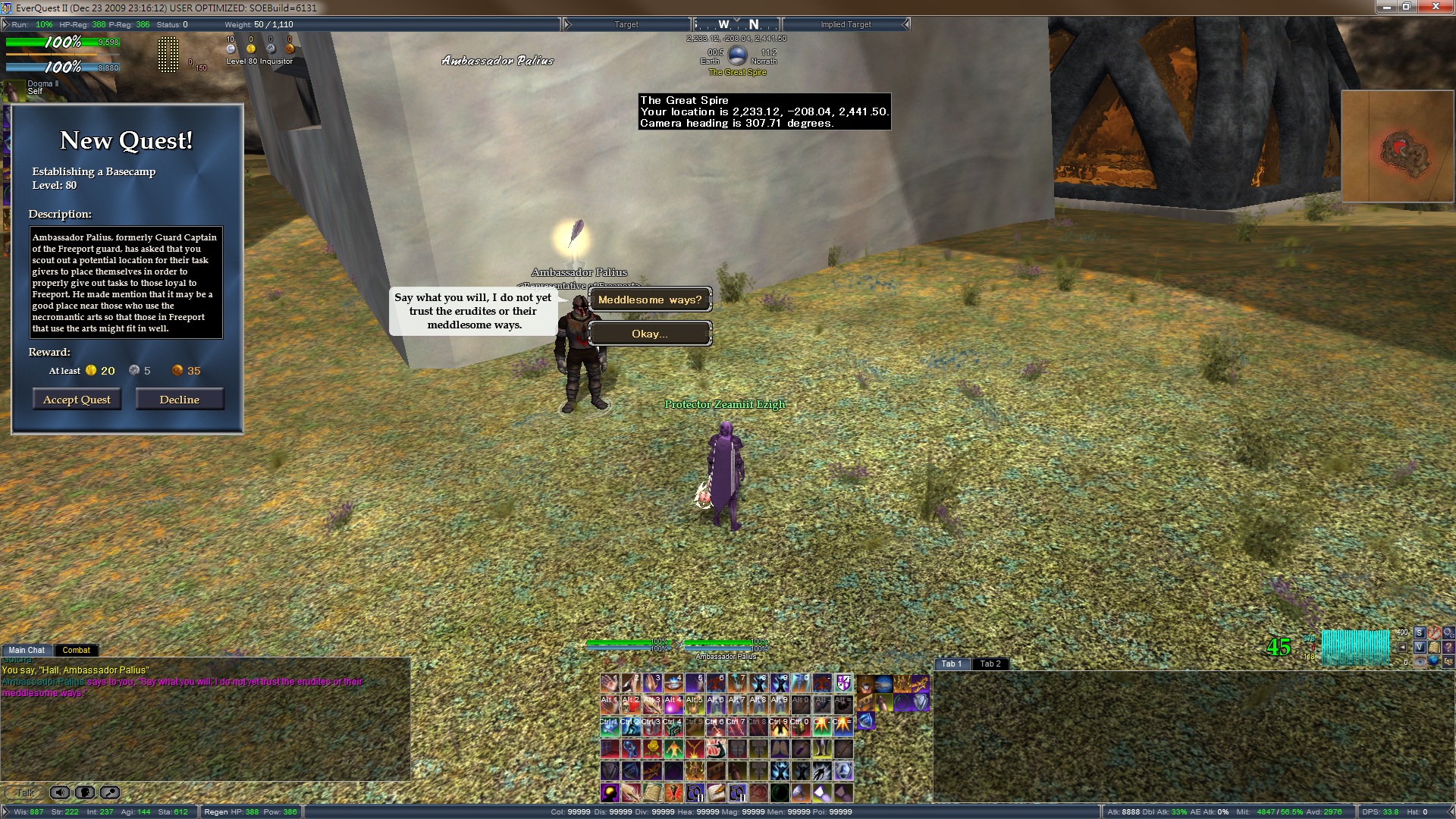Click the Talk button under the chat
The image size is (1456, 819).
(24, 792)
